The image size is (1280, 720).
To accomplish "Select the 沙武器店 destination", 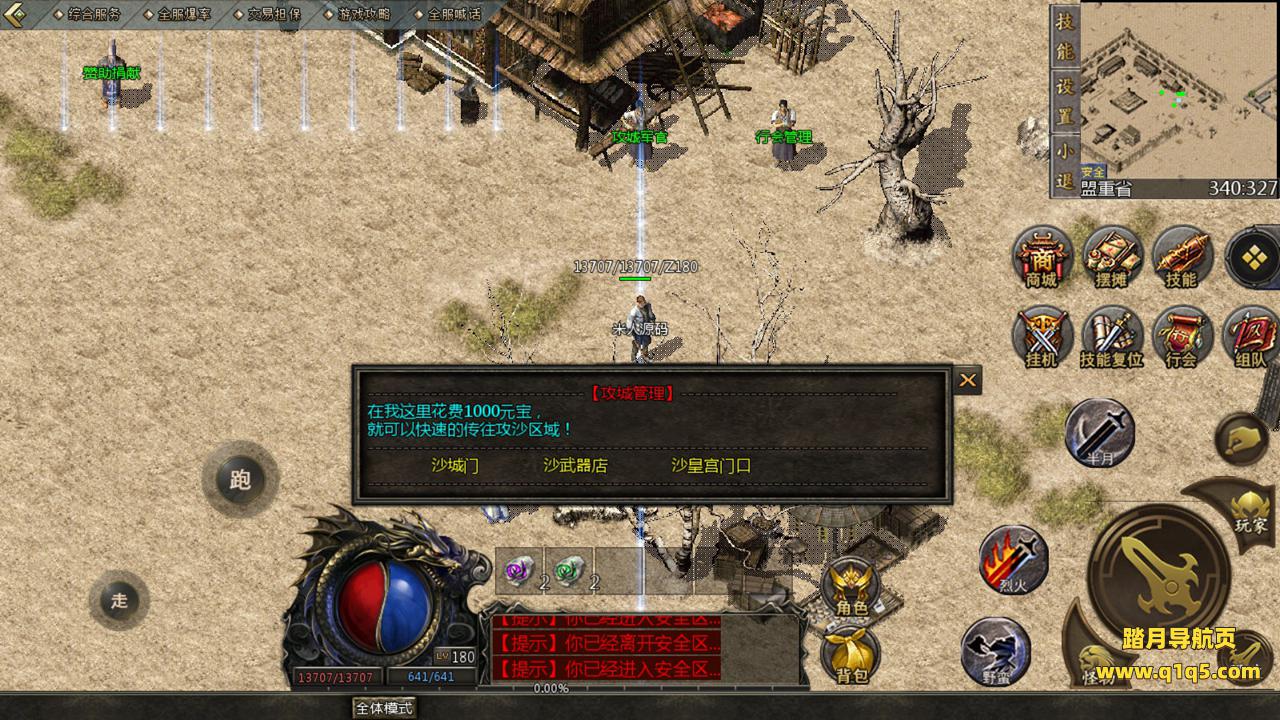I will [x=575, y=465].
